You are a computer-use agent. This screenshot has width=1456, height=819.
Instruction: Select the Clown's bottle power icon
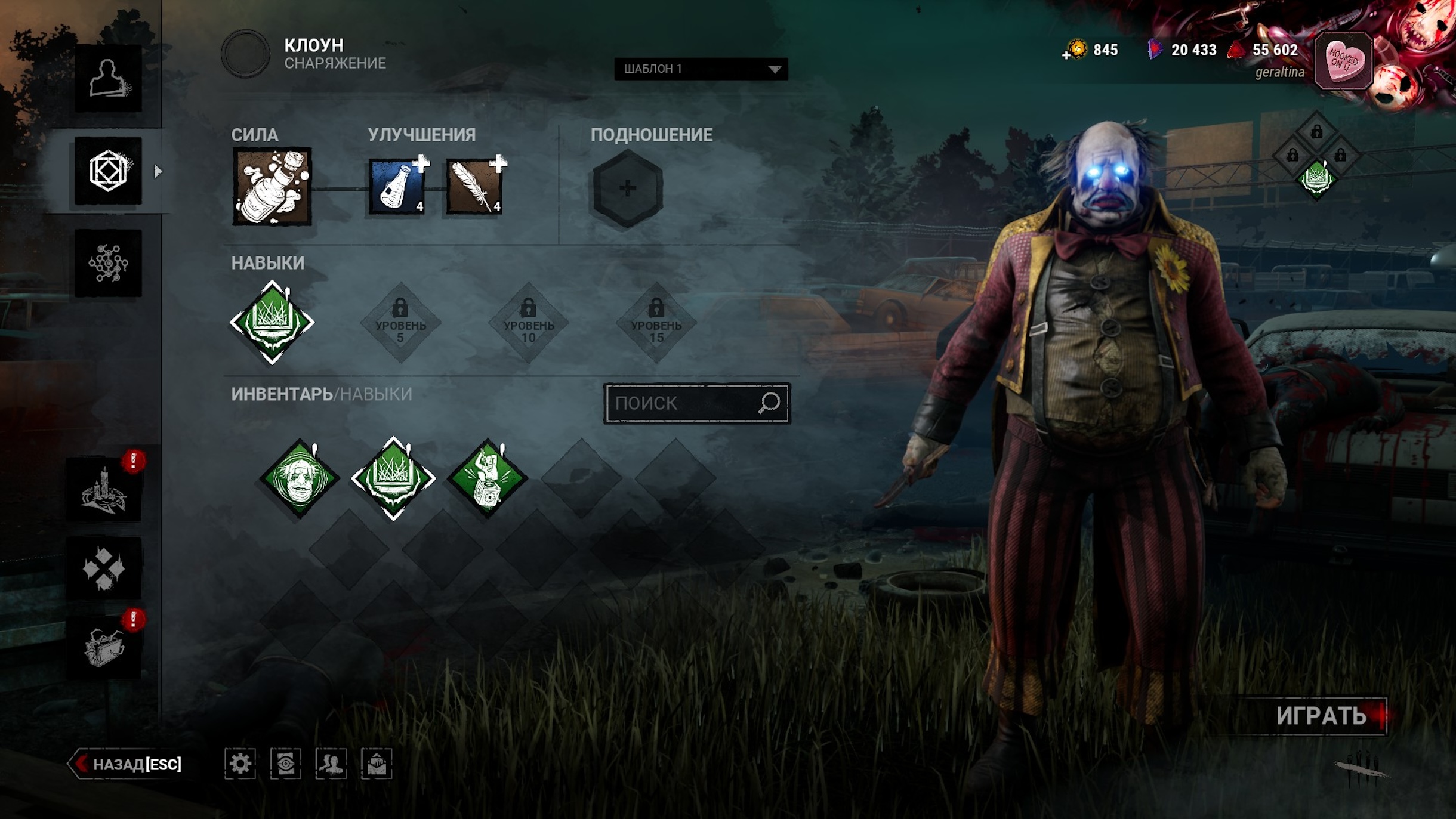click(x=272, y=187)
